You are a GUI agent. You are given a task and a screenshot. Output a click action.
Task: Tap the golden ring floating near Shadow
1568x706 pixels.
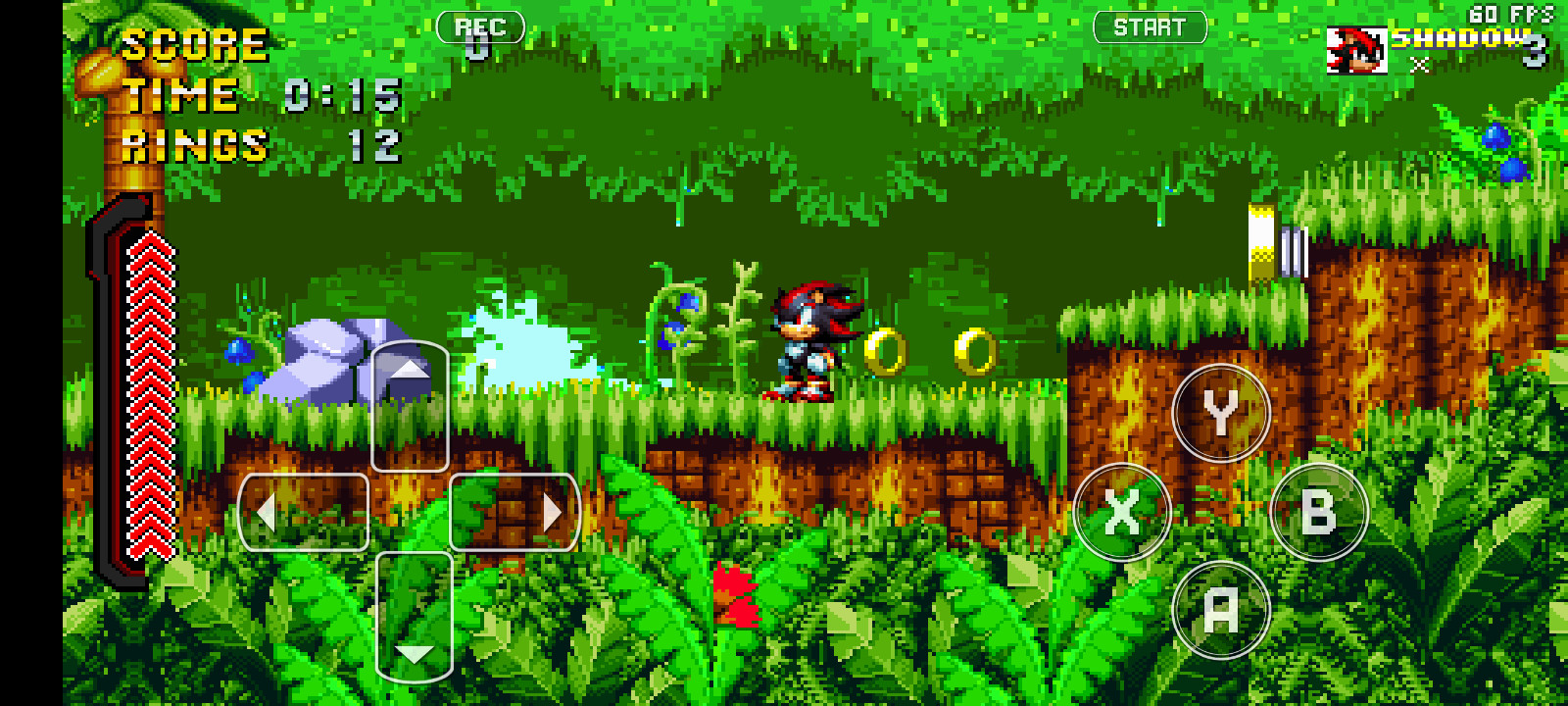(885, 349)
